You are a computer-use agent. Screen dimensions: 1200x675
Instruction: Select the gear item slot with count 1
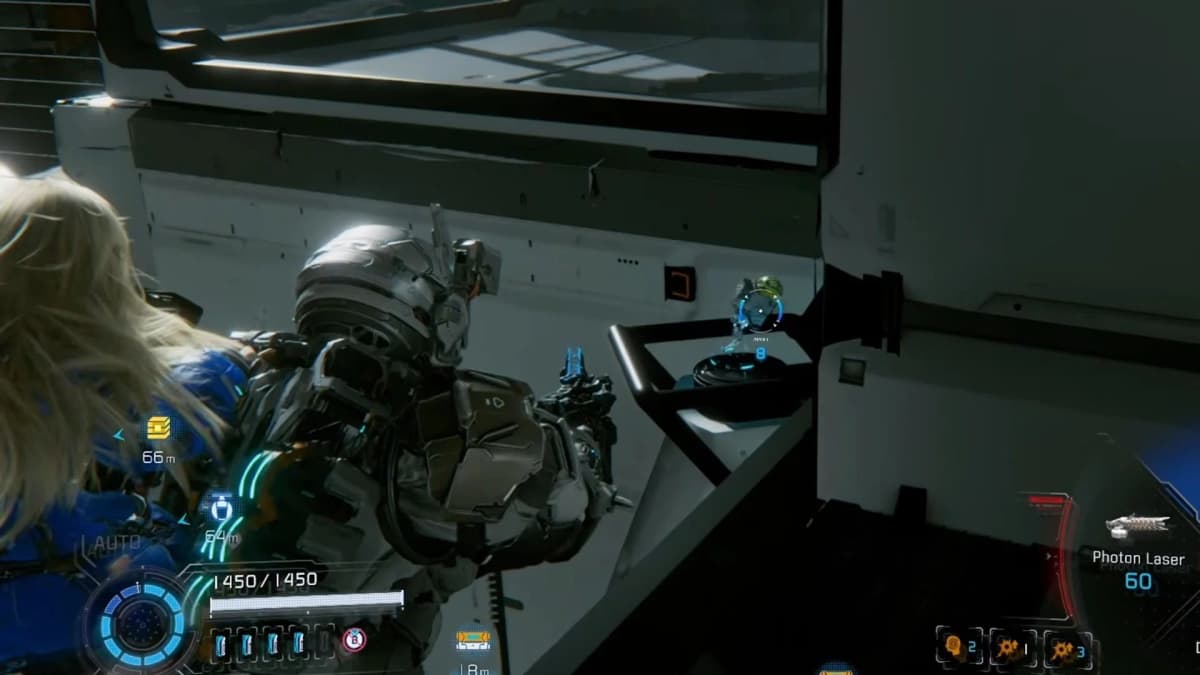[1013, 647]
